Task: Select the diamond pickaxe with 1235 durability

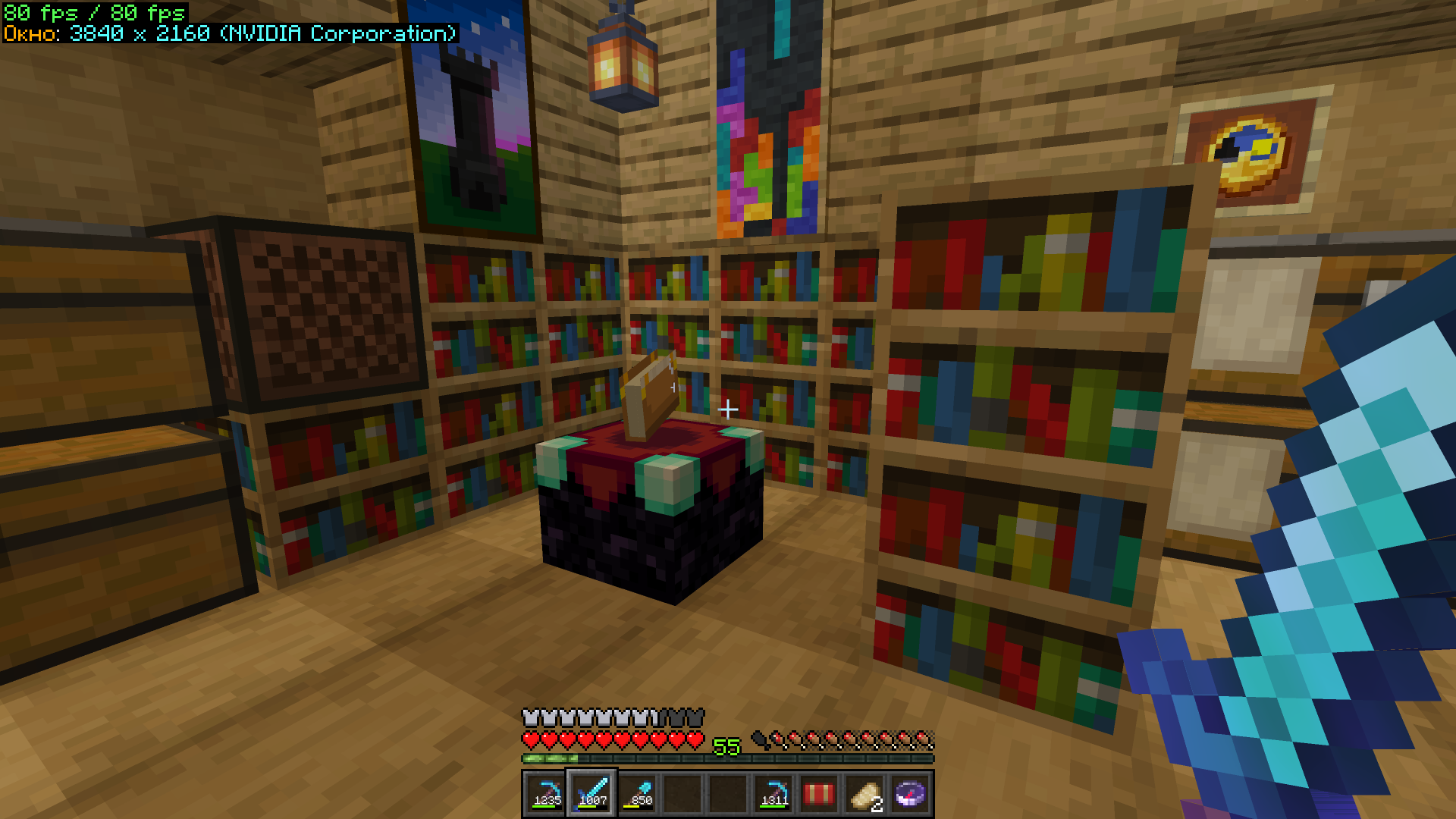Action: coord(546,794)
